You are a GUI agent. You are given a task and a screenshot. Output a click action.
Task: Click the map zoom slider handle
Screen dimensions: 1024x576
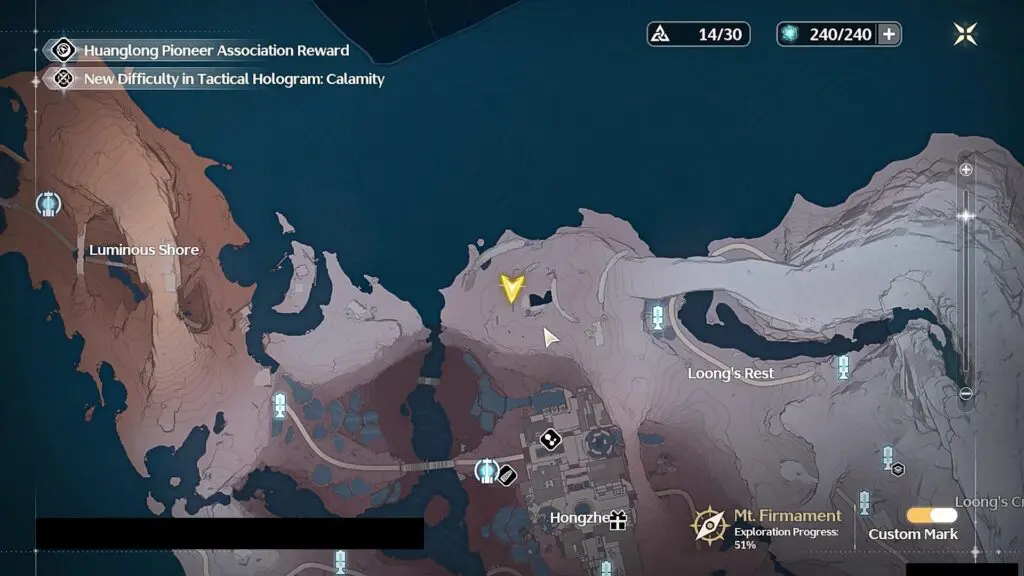click(966, 215)
